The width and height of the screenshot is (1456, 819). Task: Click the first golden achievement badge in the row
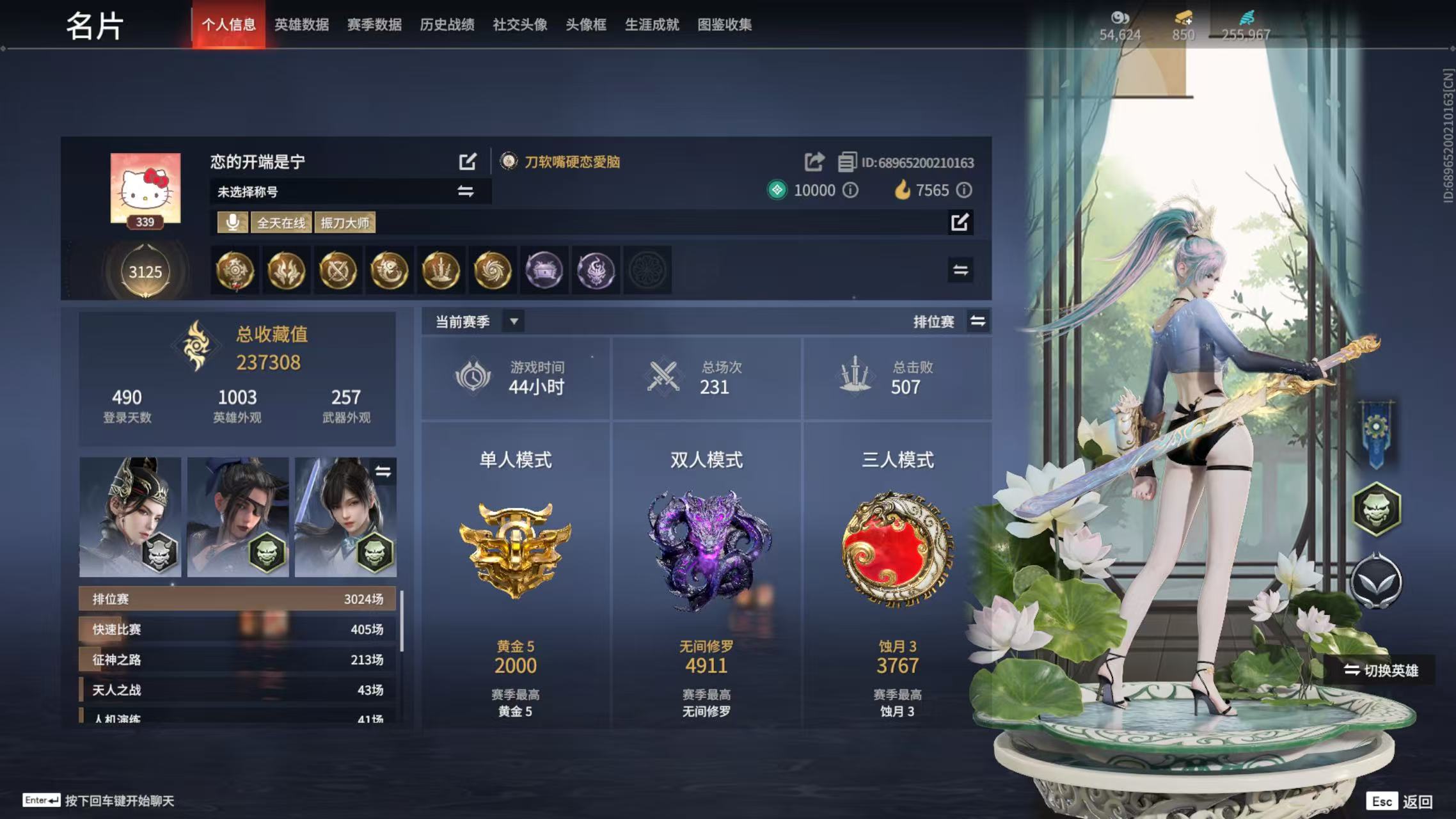(x=234, y=270)
